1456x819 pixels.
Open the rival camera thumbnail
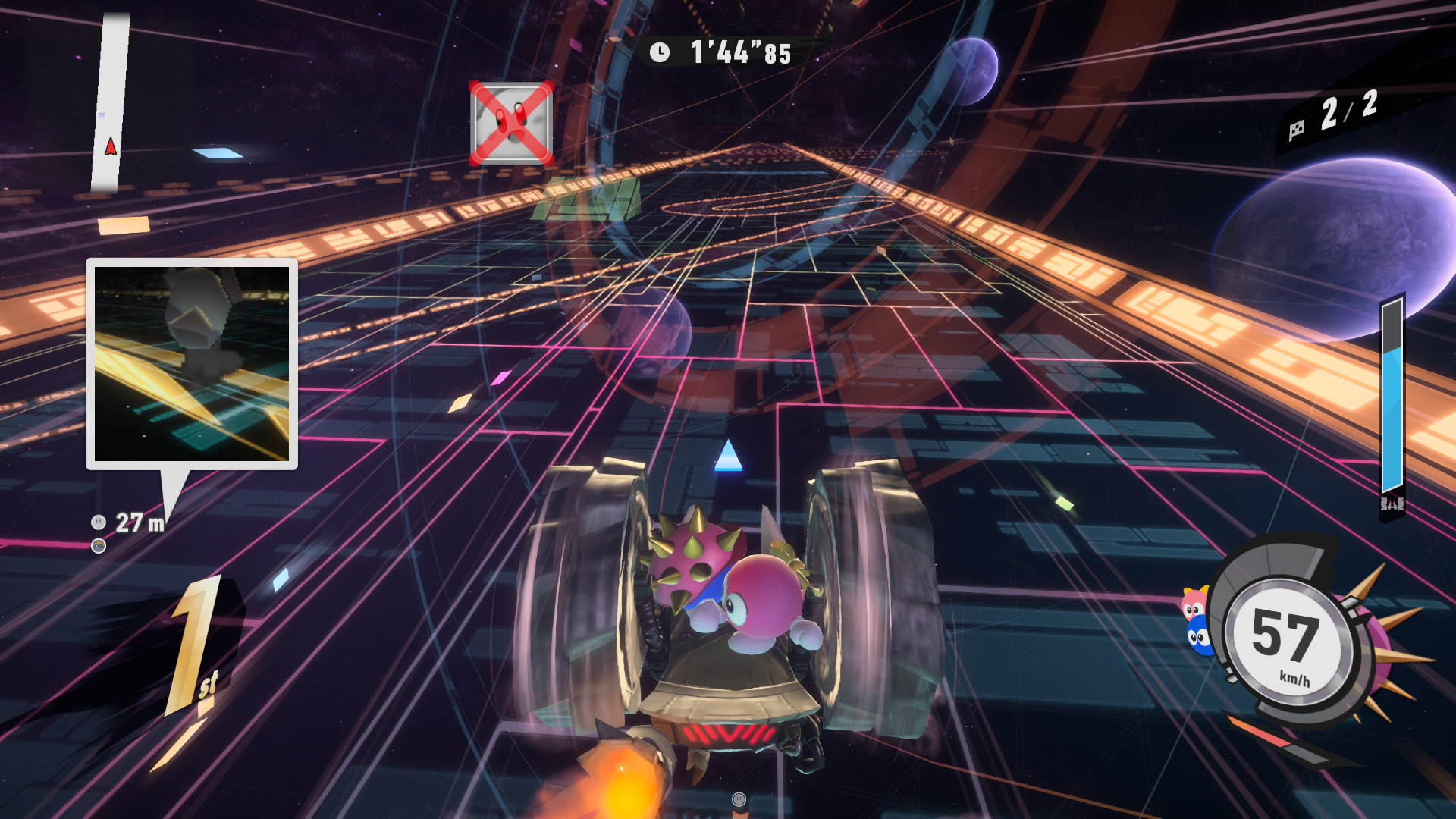192,364
